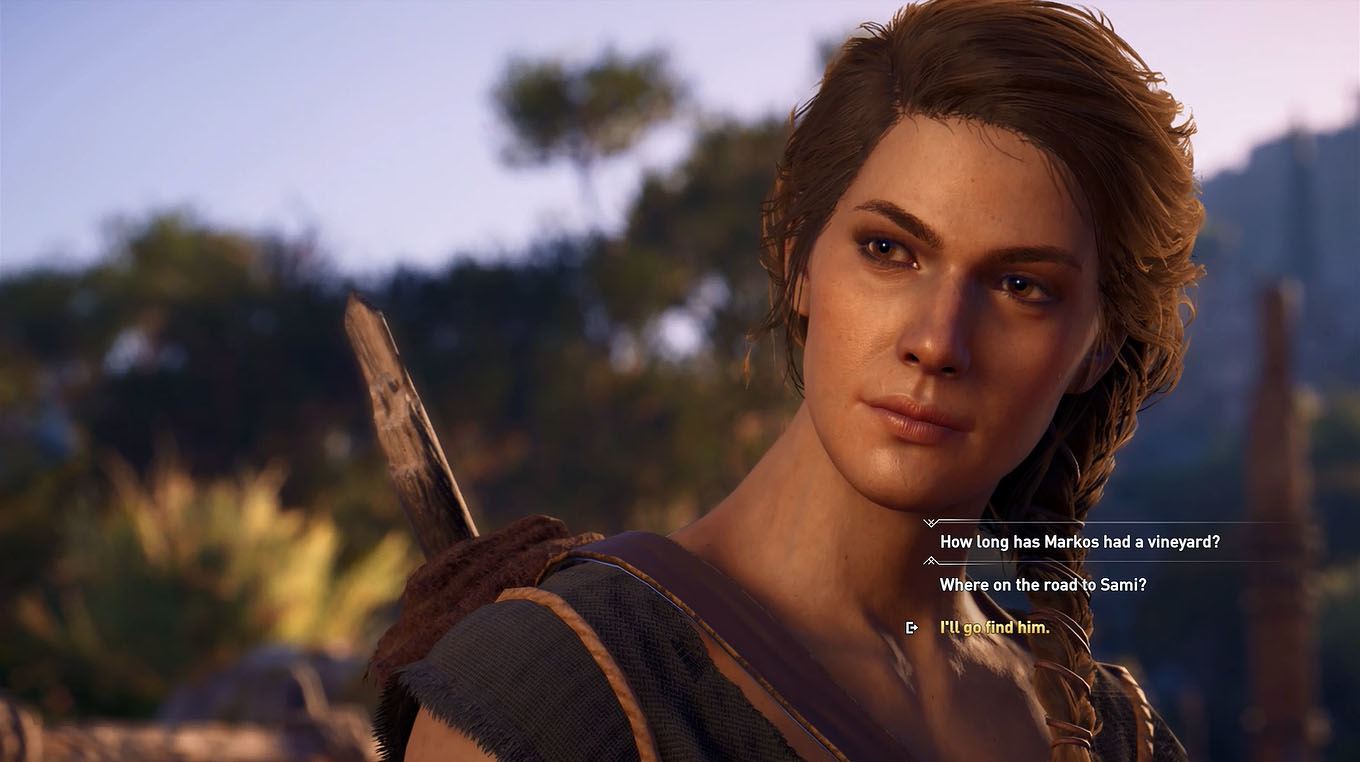Select the arrow marker pointing at the yellow text

(x=911, y=627)
